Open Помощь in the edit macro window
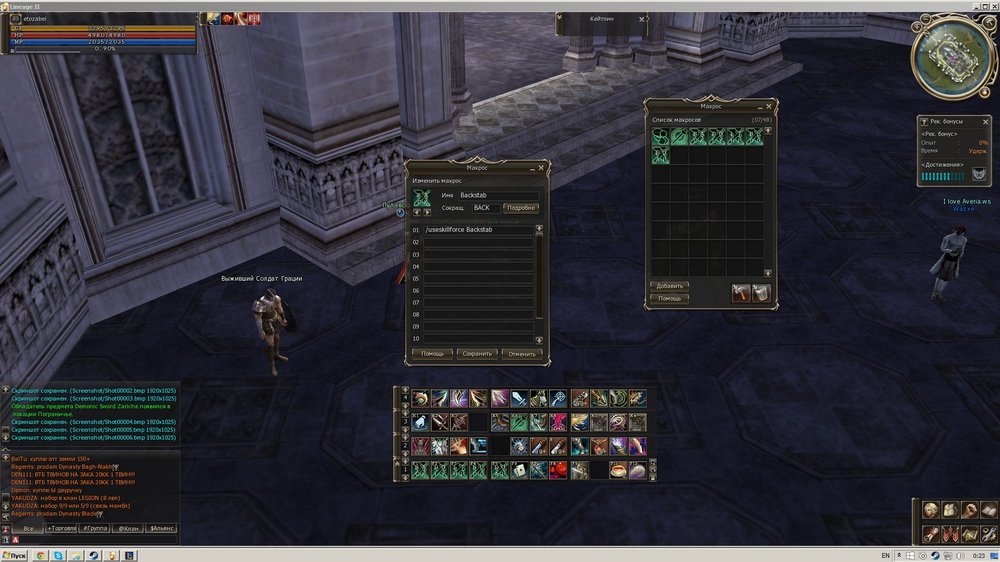 point(432,353)
